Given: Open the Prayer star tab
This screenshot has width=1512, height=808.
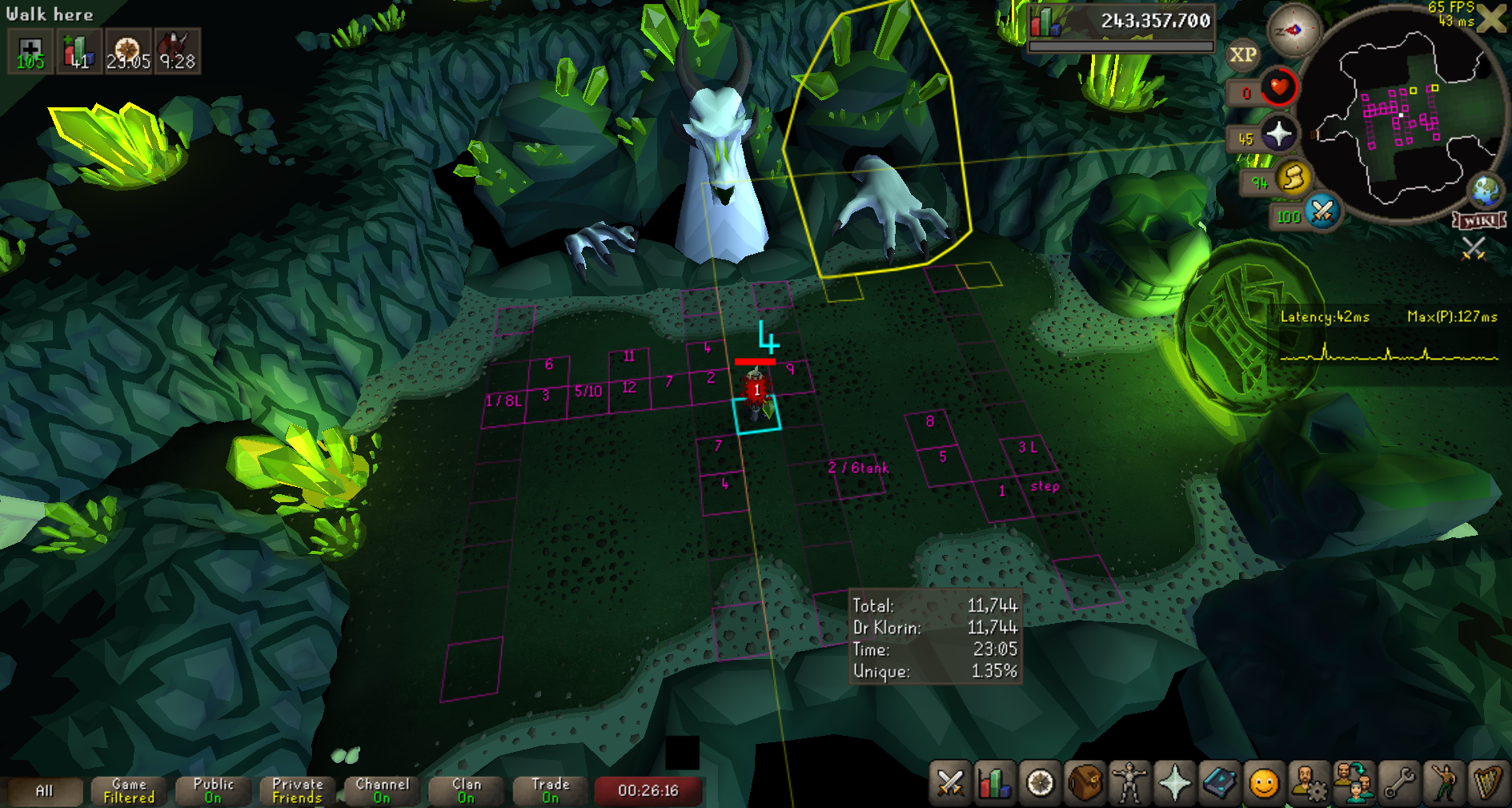Looking at the screenshot, I should [1174, 782].
